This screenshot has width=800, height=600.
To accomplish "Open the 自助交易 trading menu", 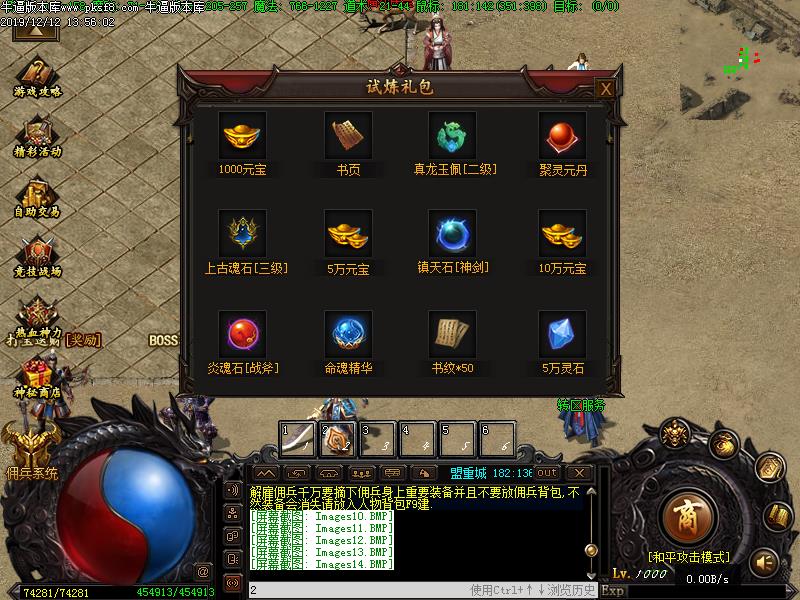I will tap(38, 196).
